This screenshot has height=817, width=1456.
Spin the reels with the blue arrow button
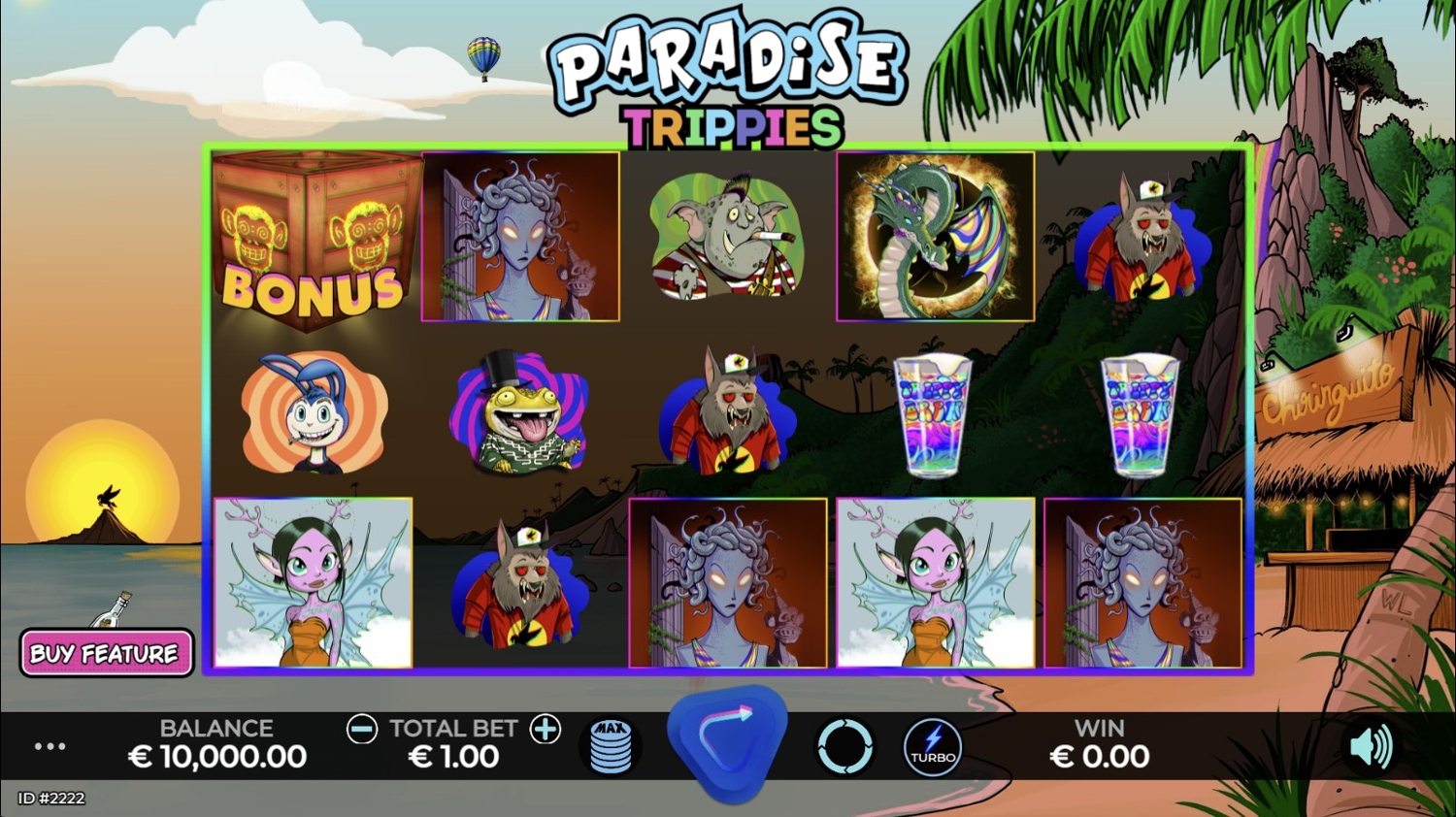[x=727, y=742]
